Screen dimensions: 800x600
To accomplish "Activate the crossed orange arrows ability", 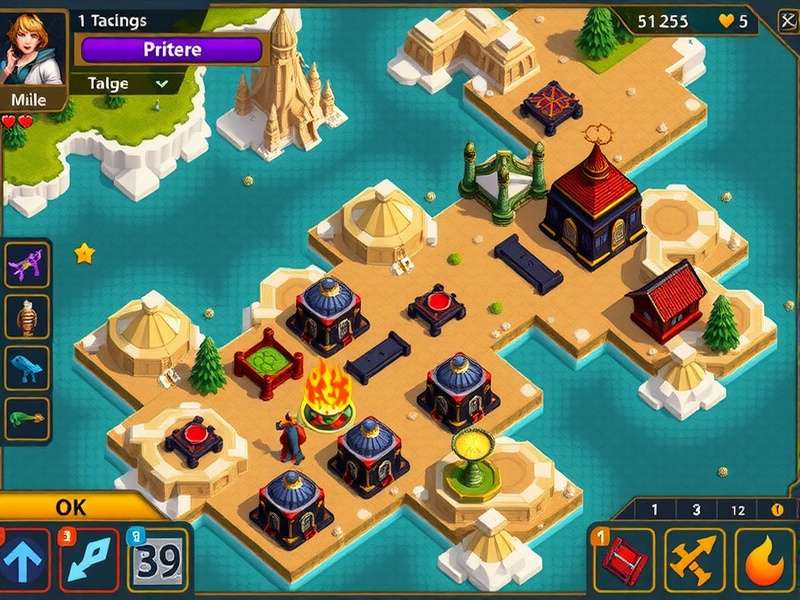I will (x=694, y=561).
